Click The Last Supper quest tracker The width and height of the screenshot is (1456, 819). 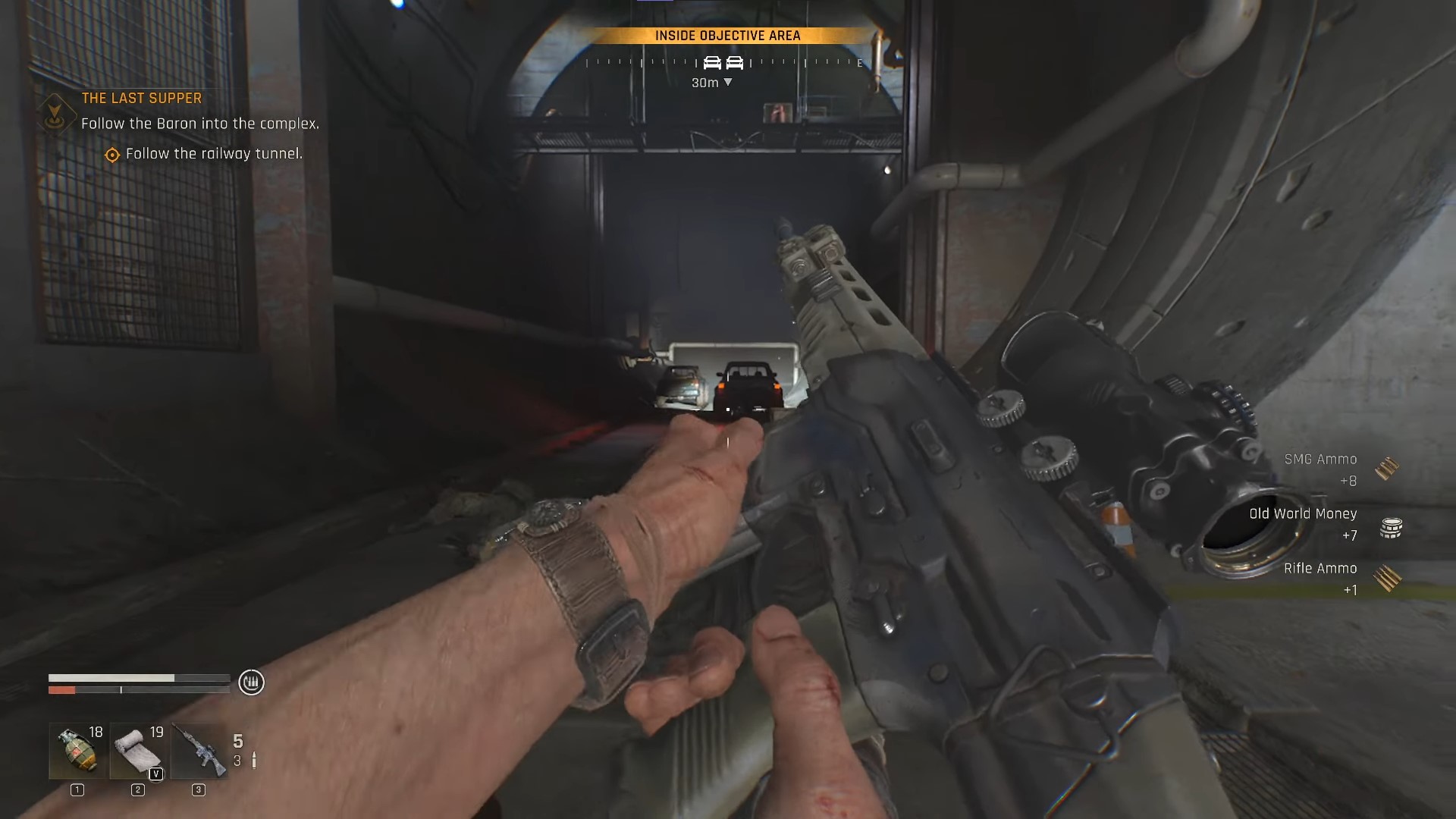[x=142, y=99]
